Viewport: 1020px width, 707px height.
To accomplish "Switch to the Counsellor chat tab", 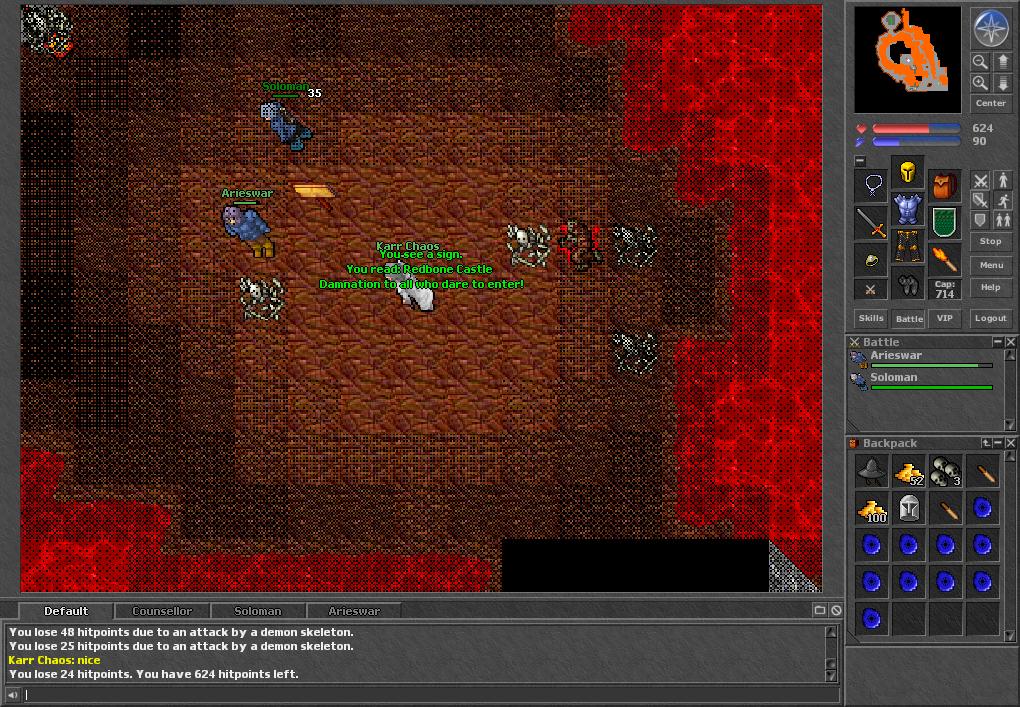I will click(162, 610).
